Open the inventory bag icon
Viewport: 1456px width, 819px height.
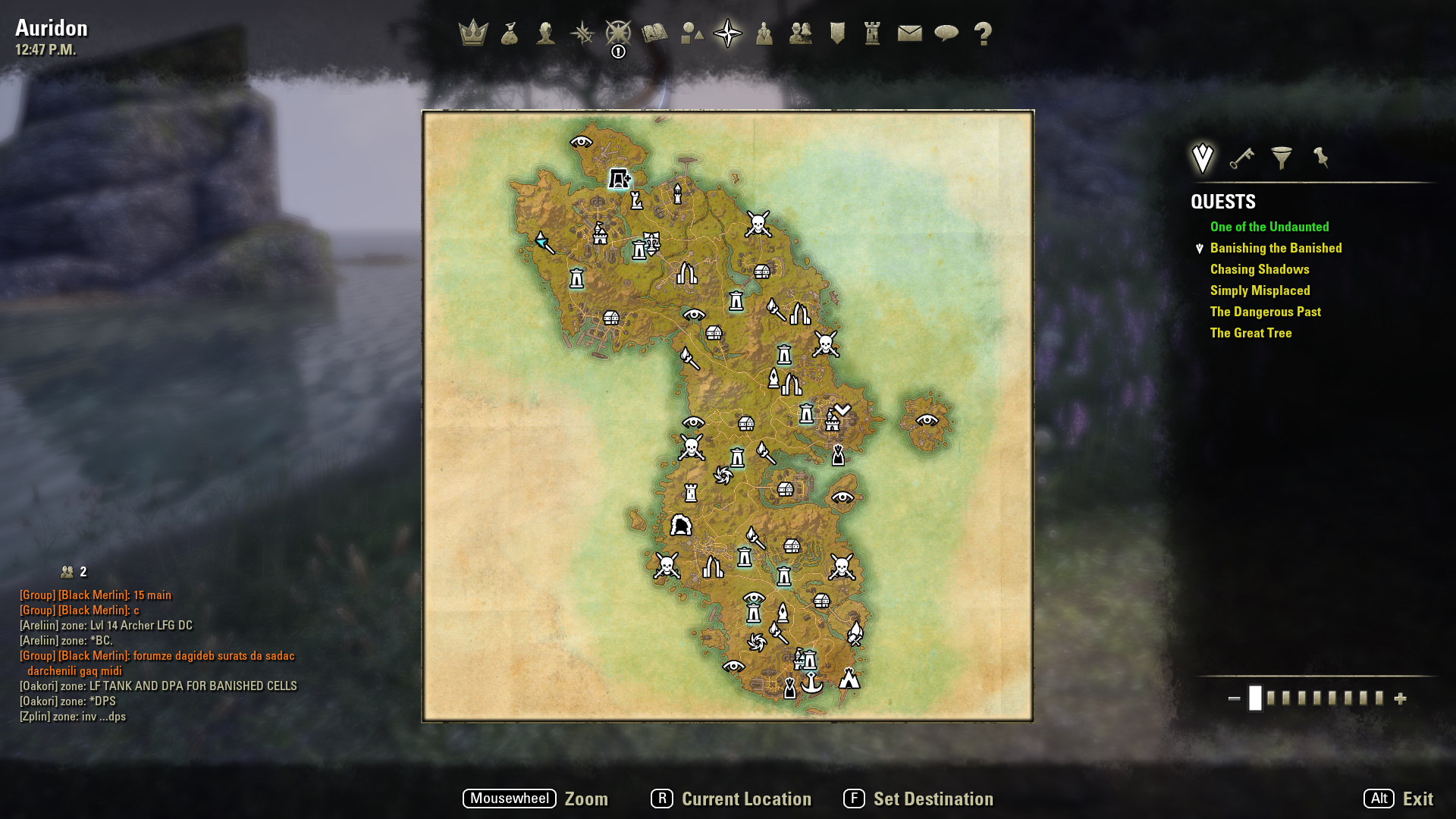point(510,33)
